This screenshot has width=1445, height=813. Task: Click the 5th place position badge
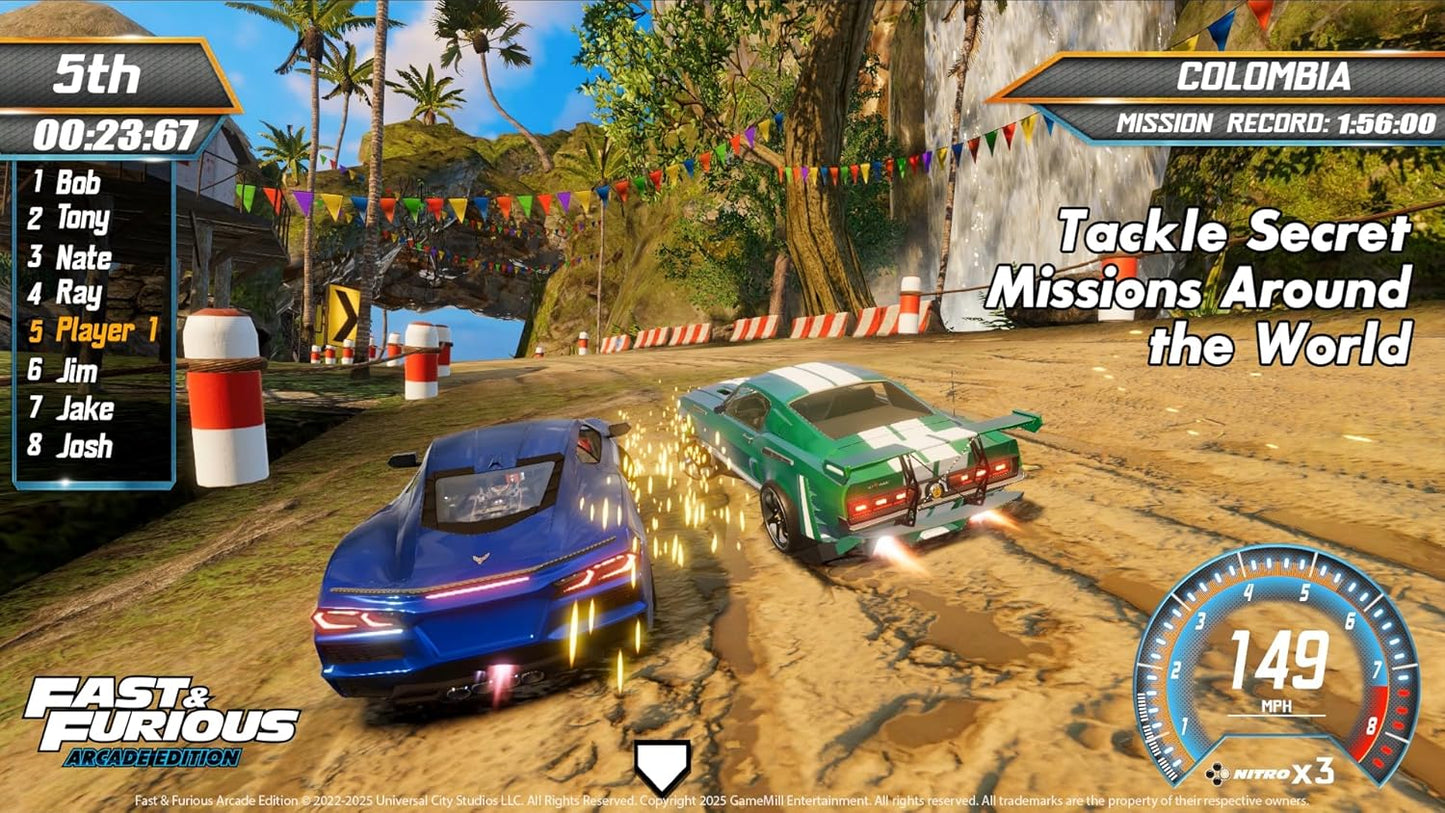coord(97,72)
